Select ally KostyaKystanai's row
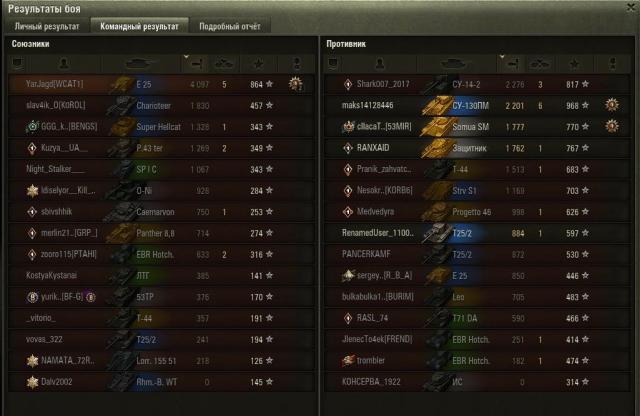640x416 pixels. coord(53,275)
